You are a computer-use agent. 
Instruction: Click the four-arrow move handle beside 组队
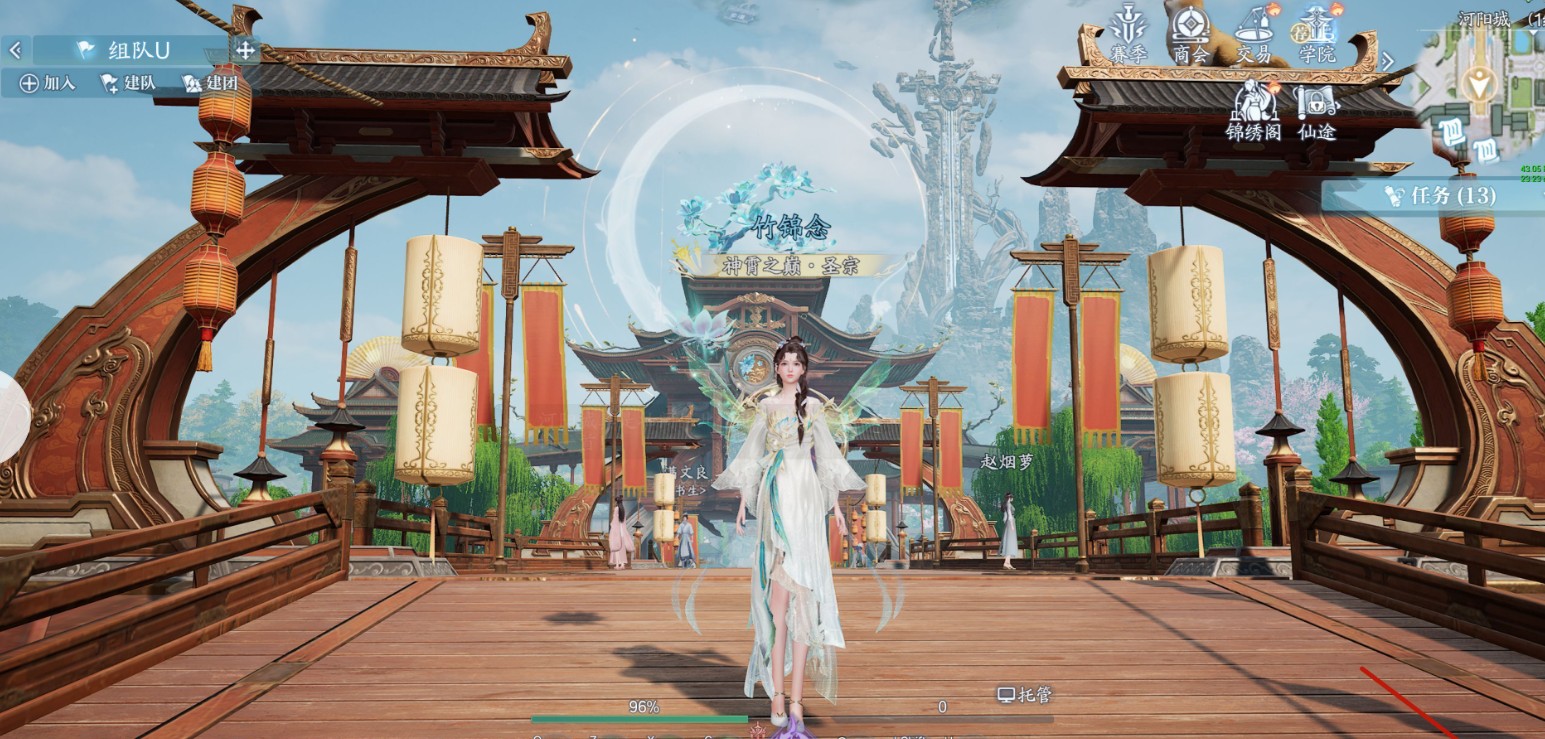[245, 49]
